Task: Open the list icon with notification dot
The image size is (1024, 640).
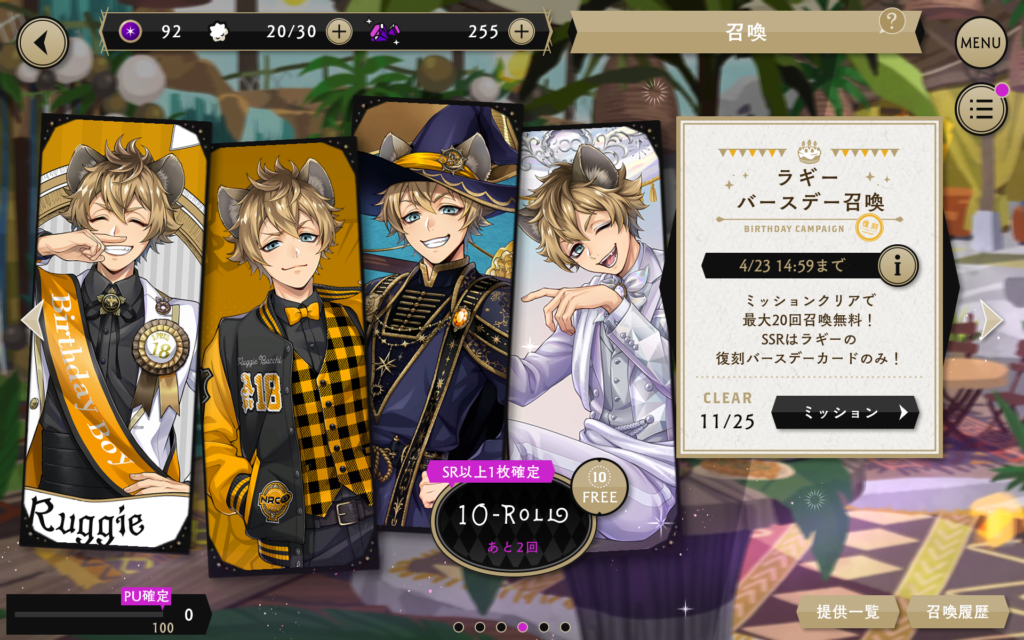Action: point(980,109)
